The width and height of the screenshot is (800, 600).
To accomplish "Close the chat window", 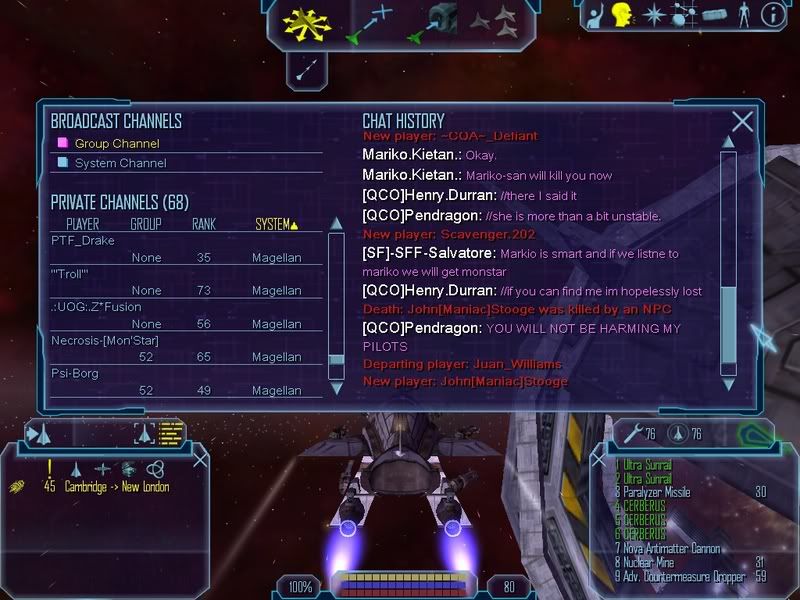I will [x=742, y=122].
